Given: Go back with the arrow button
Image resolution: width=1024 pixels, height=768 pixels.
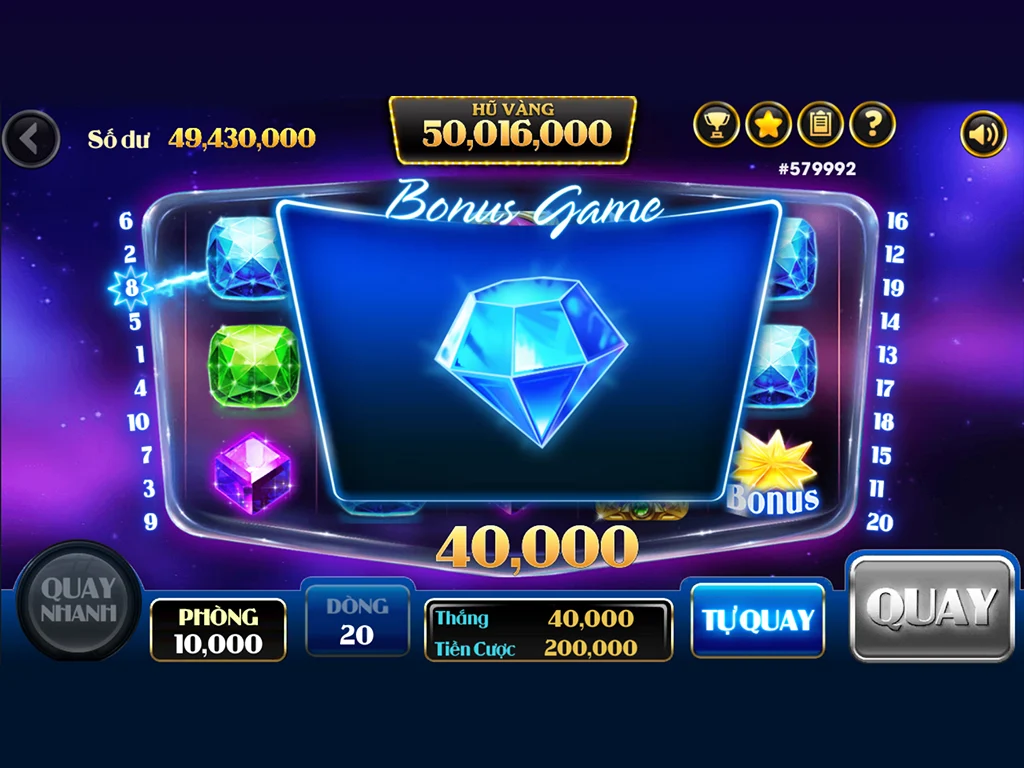Looking at the screenshot, I should [31, 139].
